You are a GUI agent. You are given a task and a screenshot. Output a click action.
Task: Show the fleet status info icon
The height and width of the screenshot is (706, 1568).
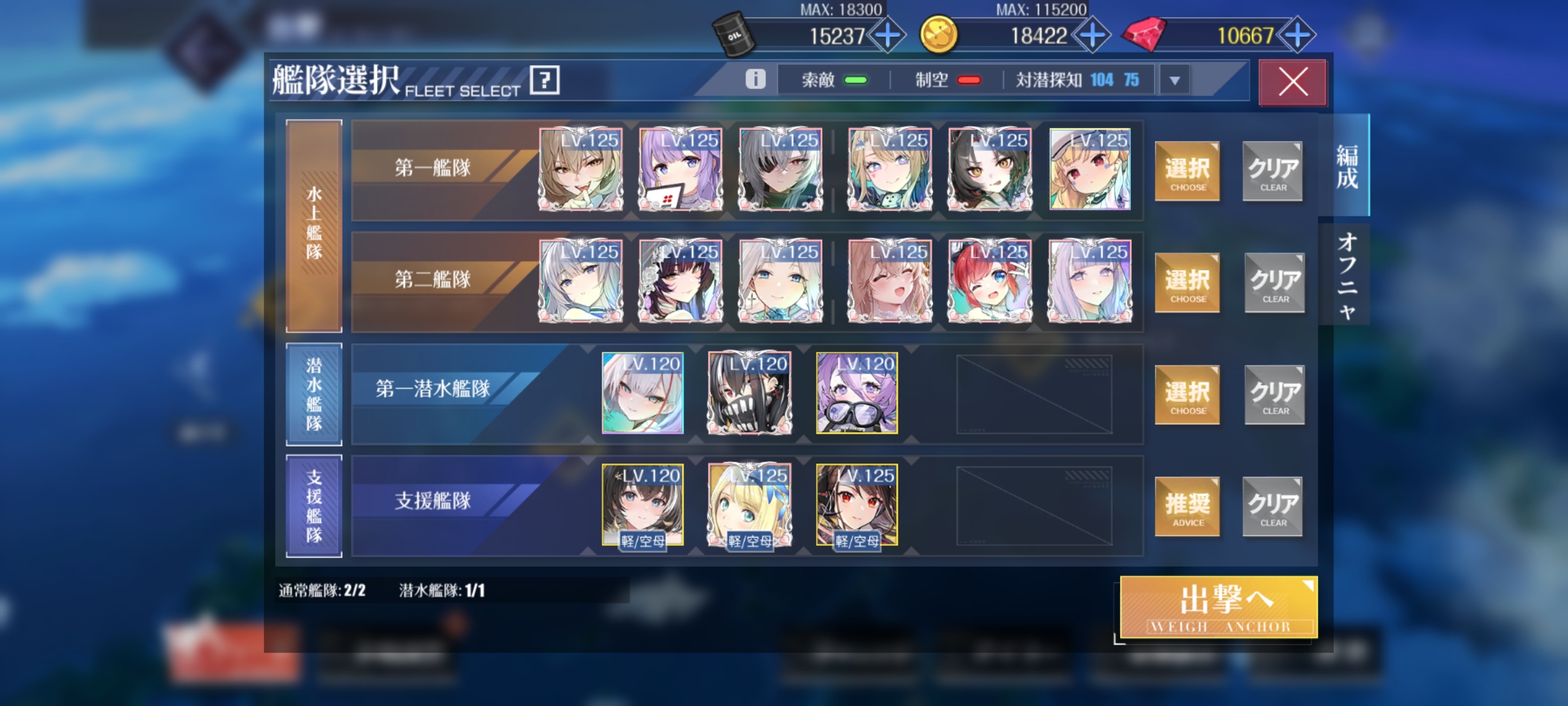click(755, 79)
